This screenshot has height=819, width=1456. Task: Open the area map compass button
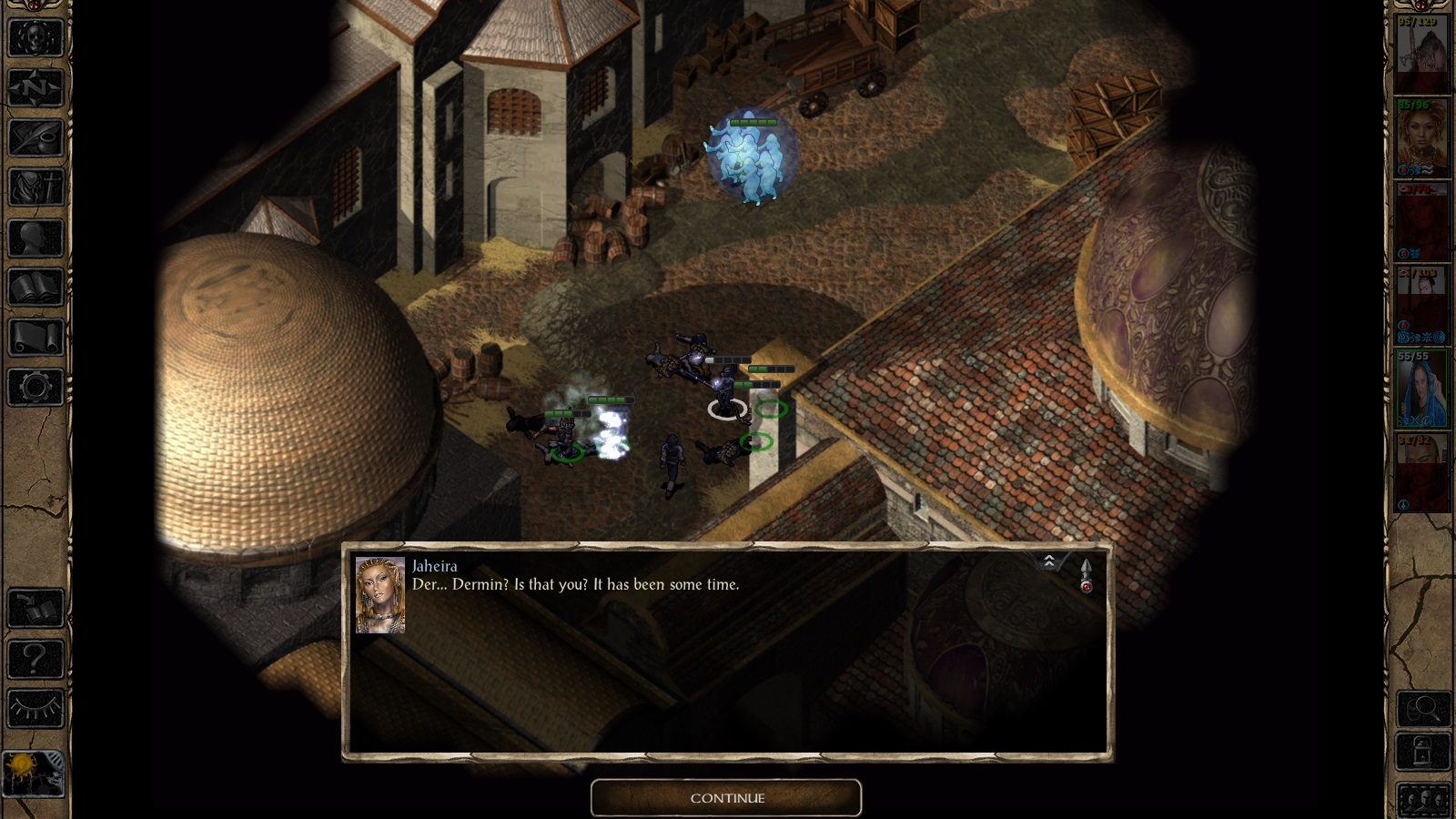[x=35, y=88]
